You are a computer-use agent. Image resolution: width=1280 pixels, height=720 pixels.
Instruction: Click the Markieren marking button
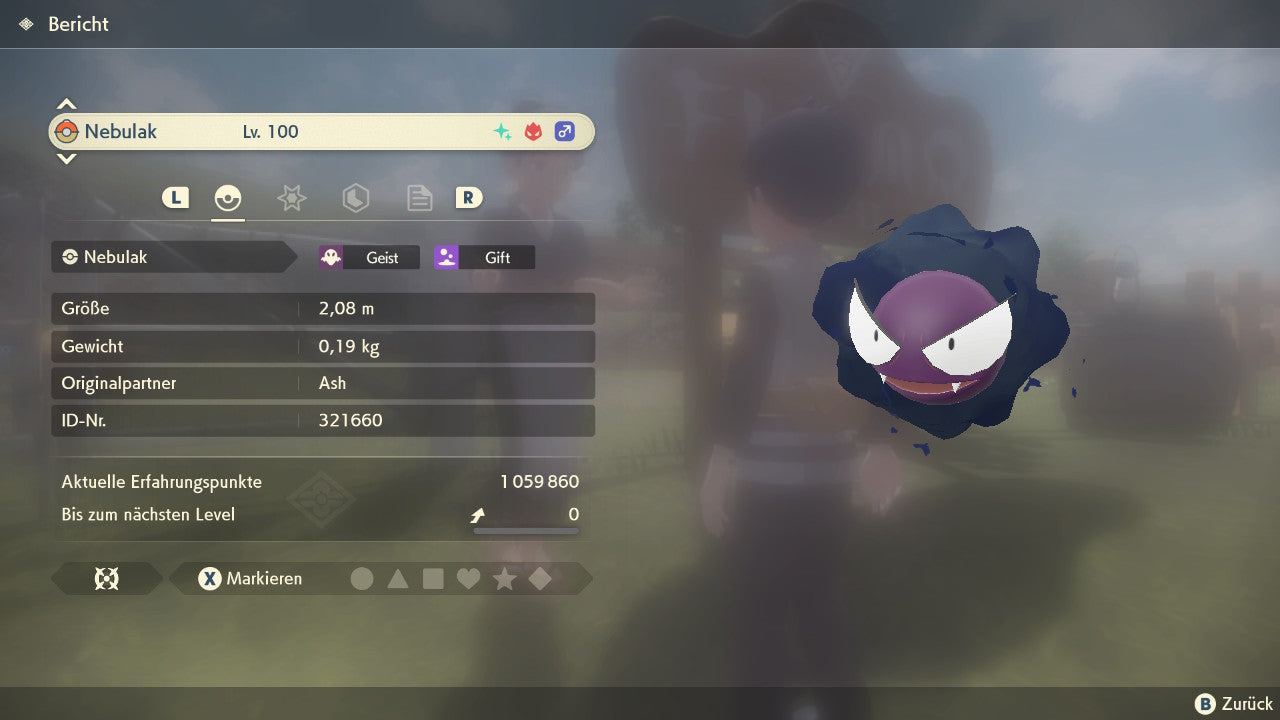251,579
